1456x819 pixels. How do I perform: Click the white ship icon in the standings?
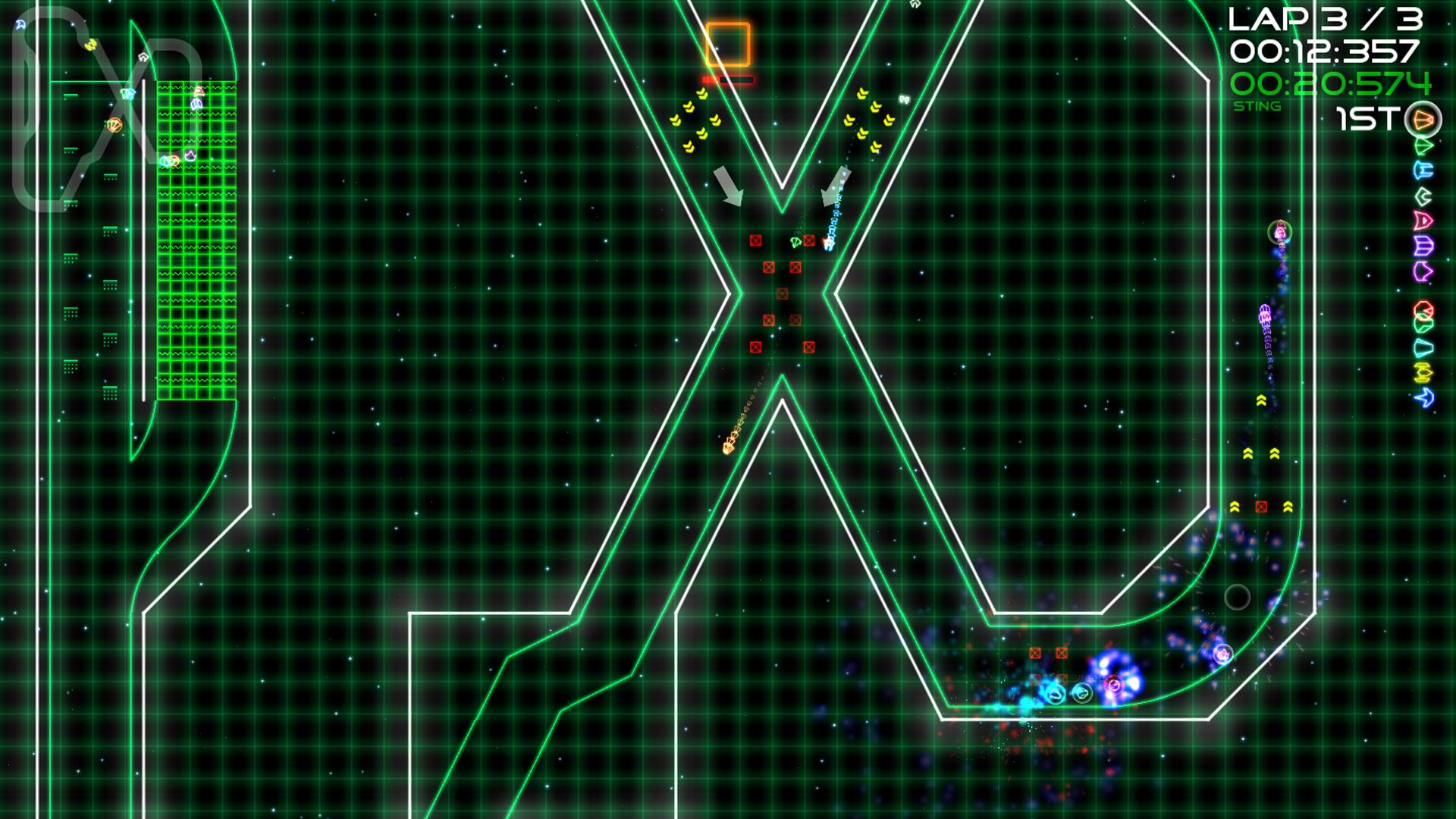coord(1423,196)
